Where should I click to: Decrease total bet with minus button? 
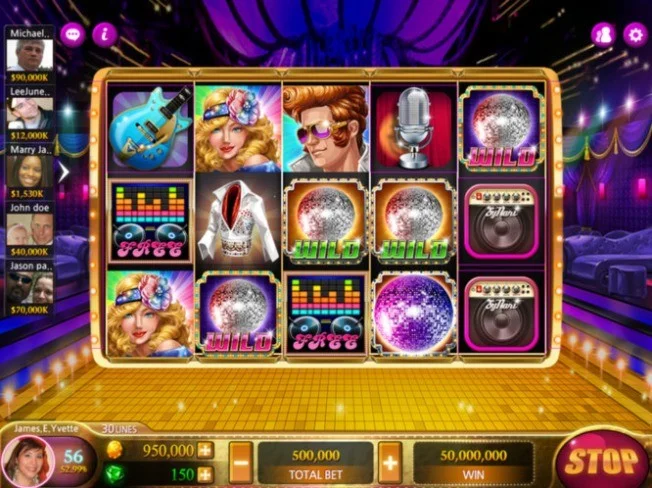point(241,462)
